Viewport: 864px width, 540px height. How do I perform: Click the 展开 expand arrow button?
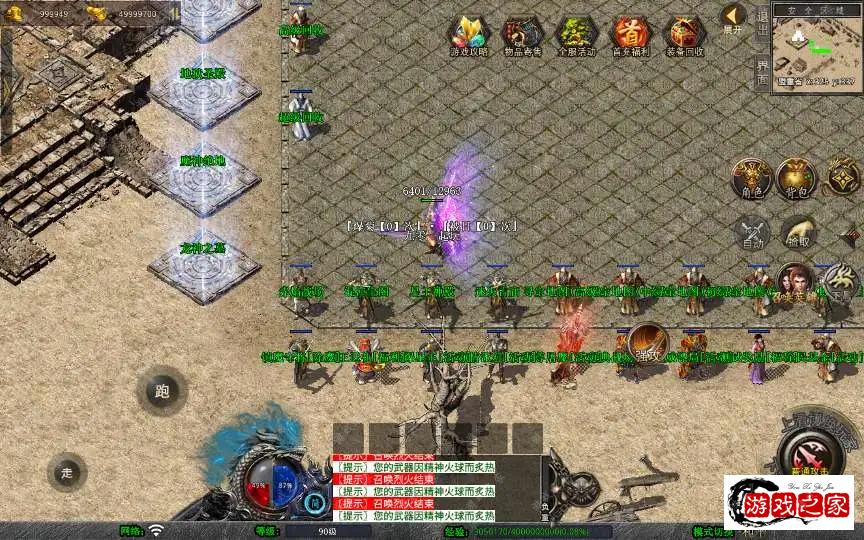pyautogui.click(x=734, y=18)
